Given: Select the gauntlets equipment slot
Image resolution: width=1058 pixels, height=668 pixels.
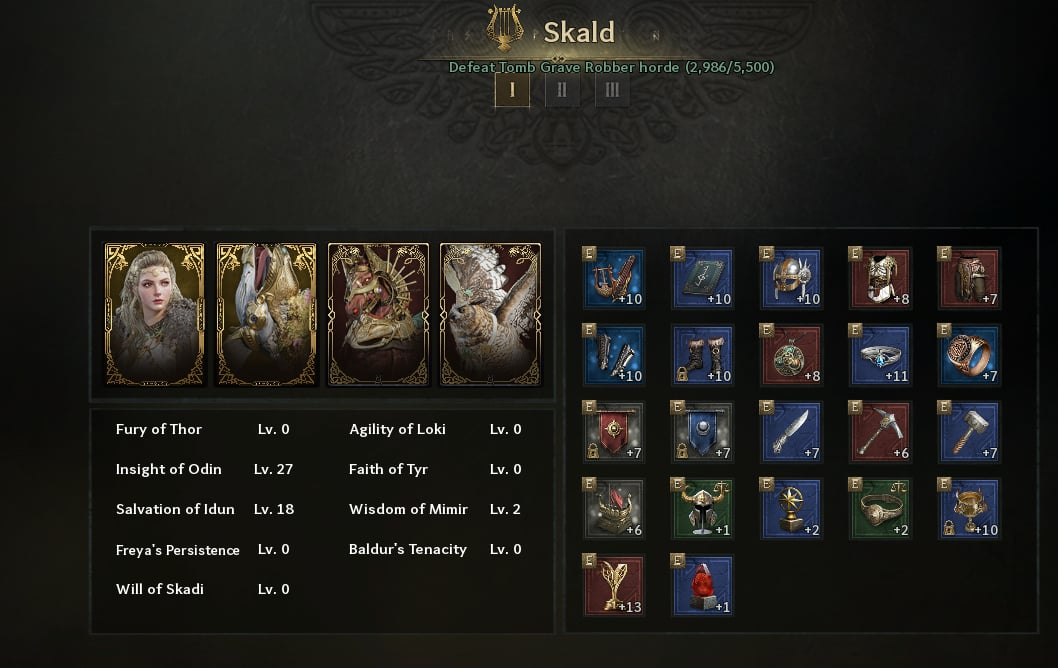Looking at the screenshot, I should [614, 355].
